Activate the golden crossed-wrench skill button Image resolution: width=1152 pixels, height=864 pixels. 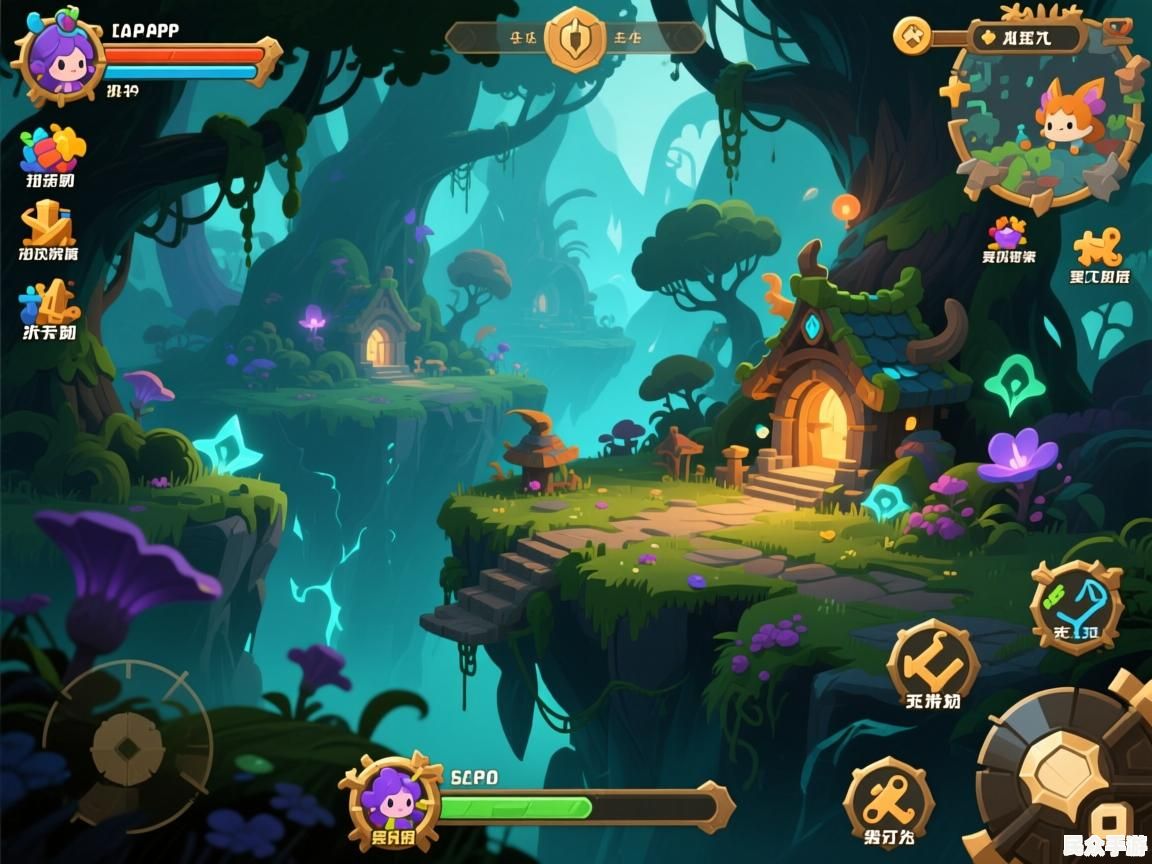tap(888, 801)
